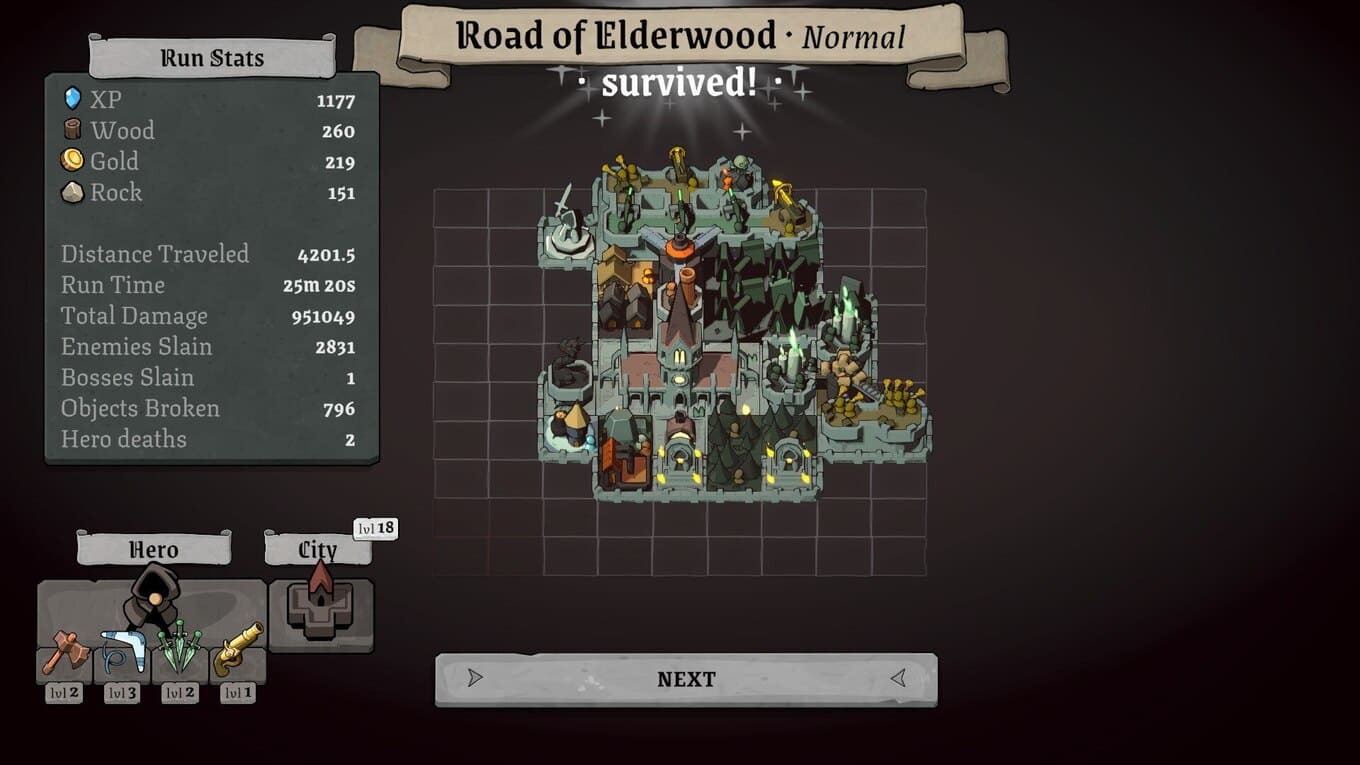Click the hooded hero portrait
The image size is (1360, 765).
click(153, 597)
